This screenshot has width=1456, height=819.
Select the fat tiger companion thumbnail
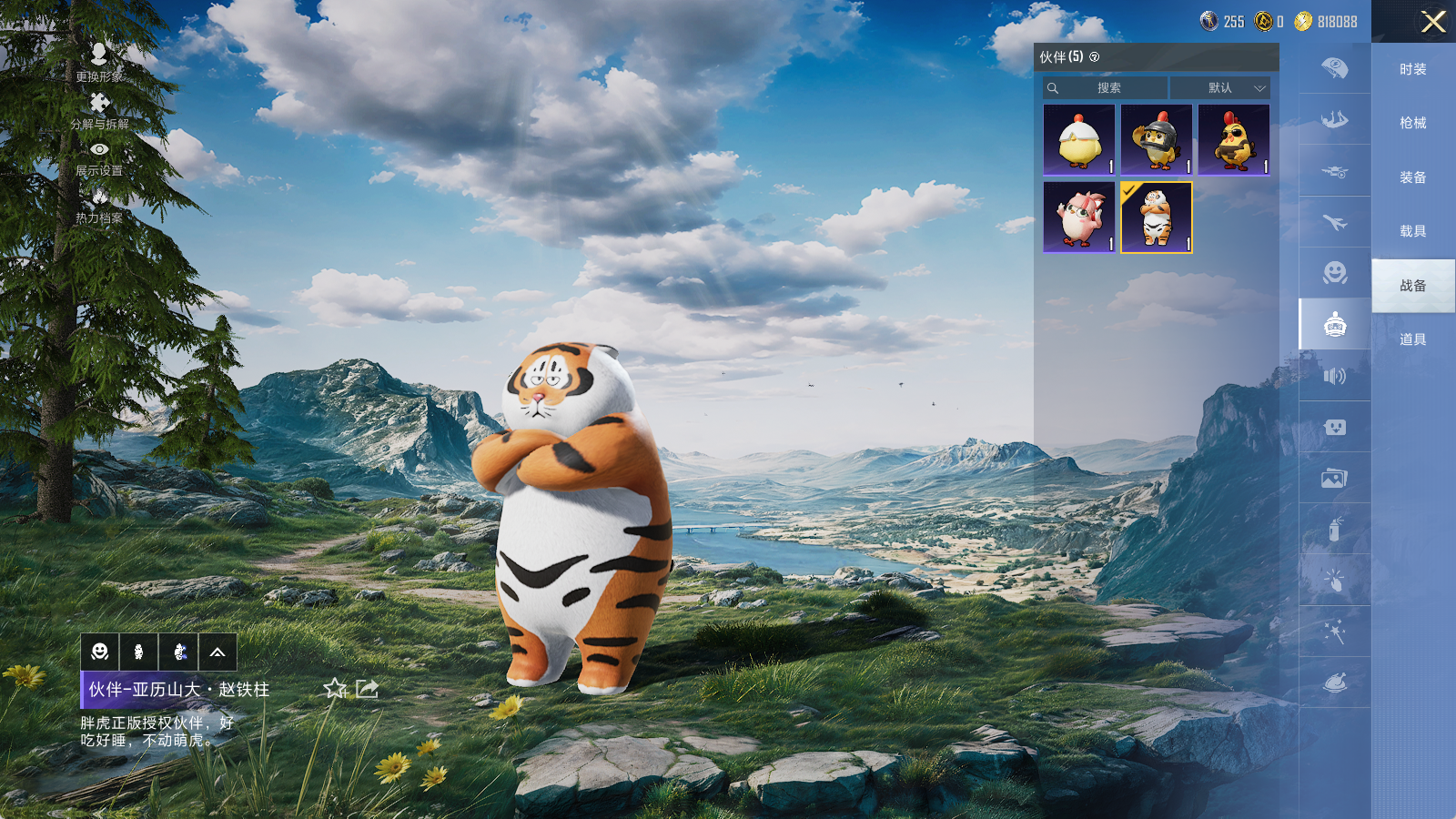[x=1157, y=217]
